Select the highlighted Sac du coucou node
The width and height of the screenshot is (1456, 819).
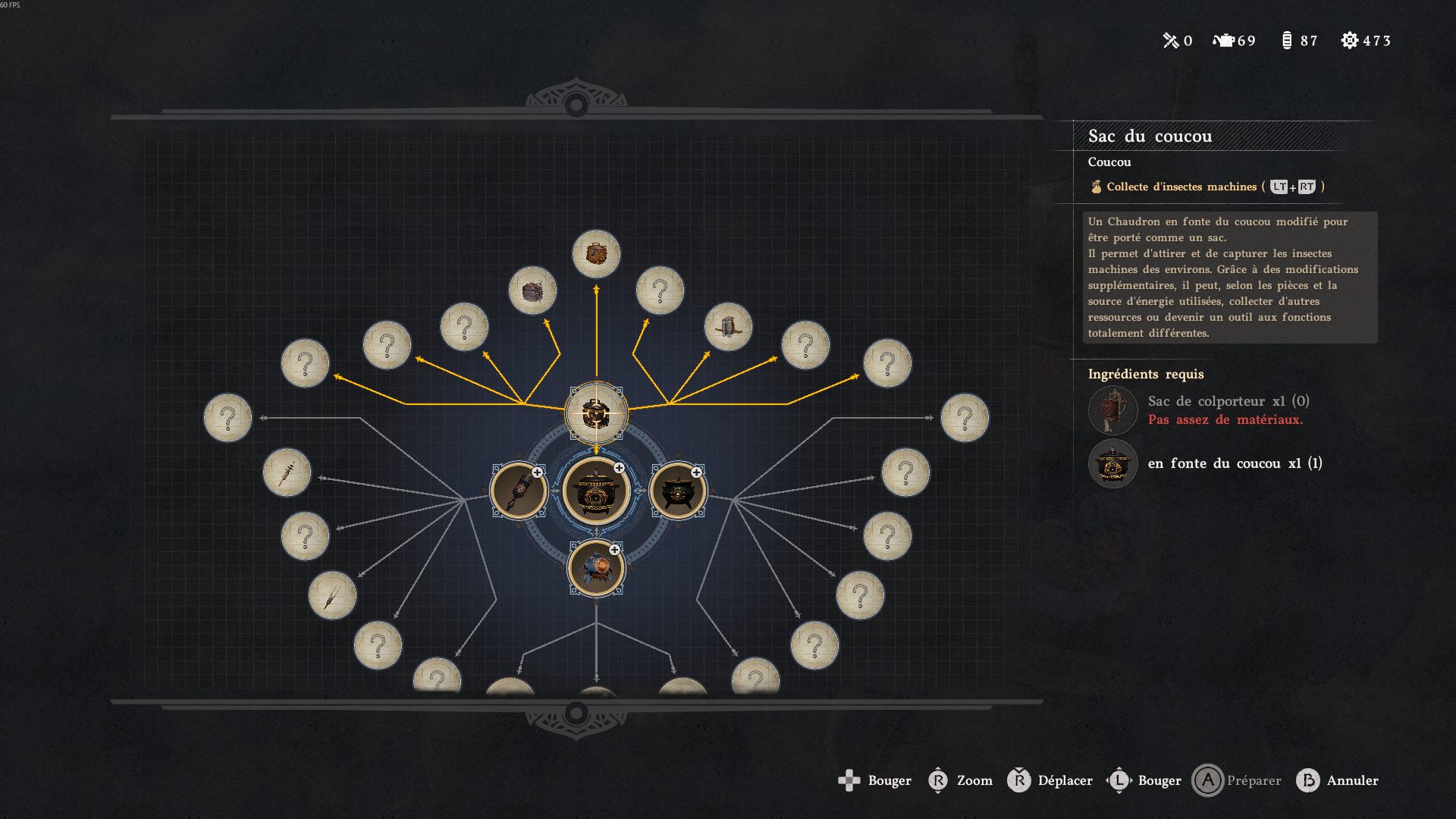(x=596, y=413)
